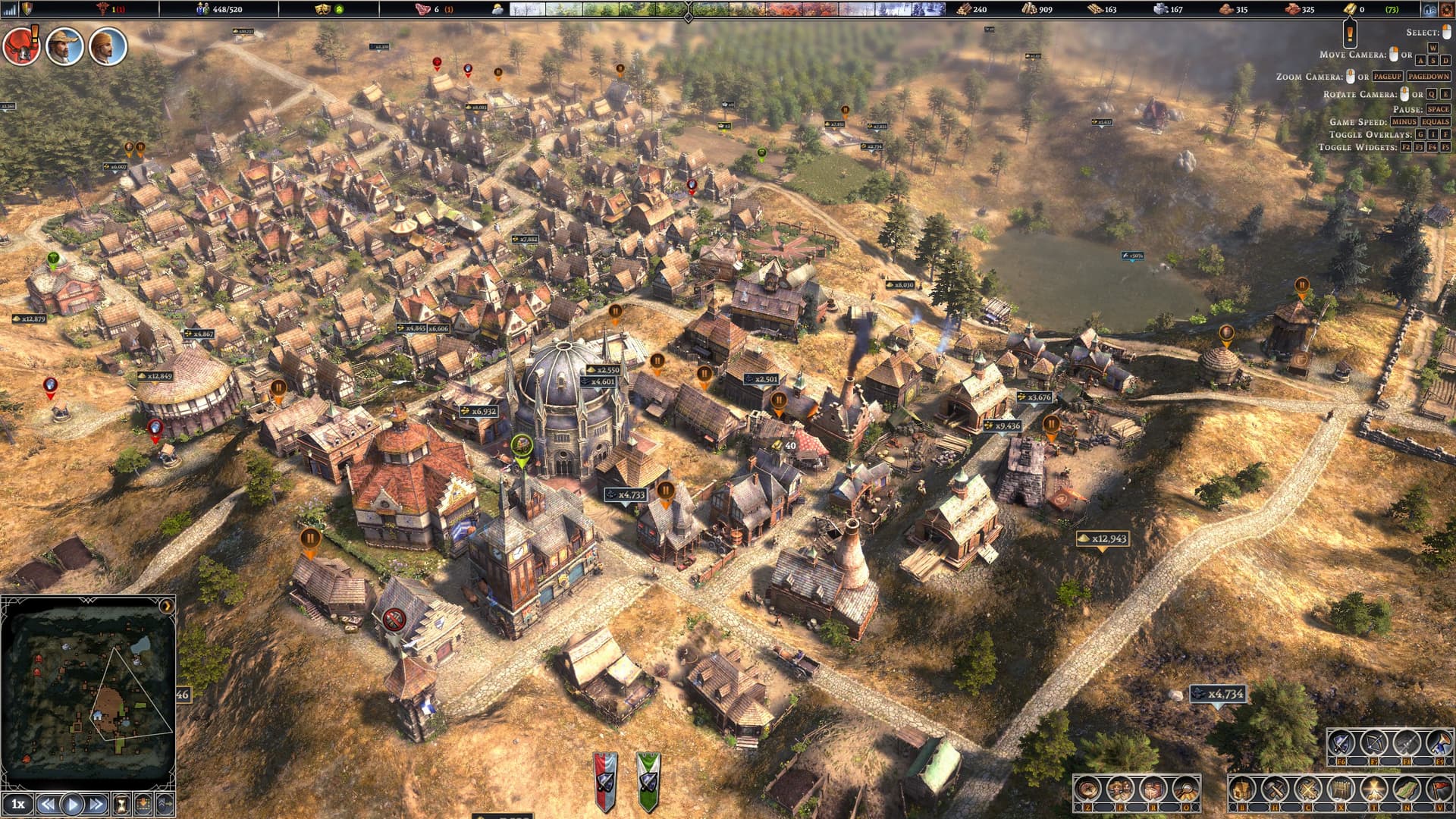Select the bow archer unit group
The height and width of the screenshot is (819, 1456).
click(x=1373, y=743)
